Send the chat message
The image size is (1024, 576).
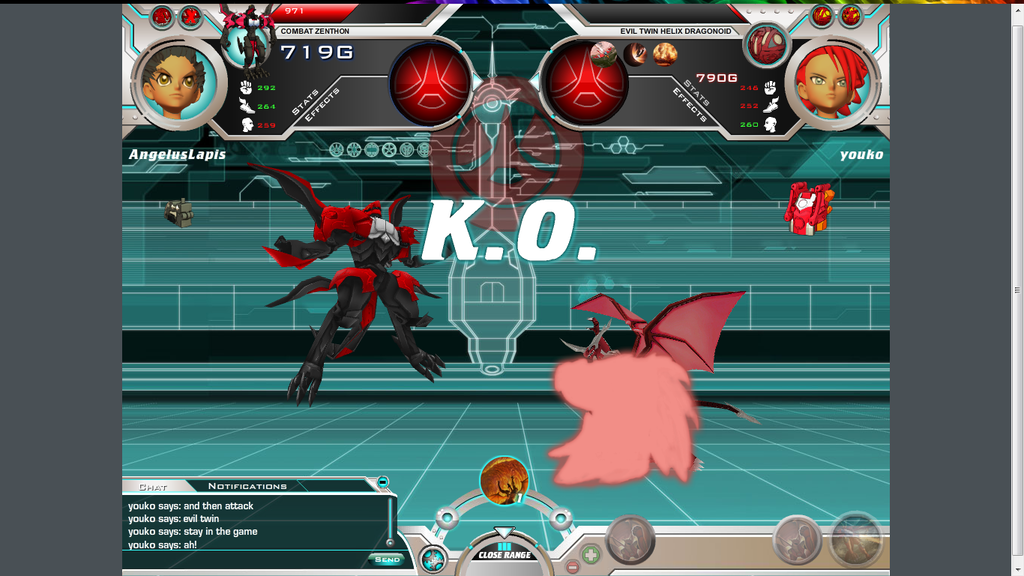[x=386, y=559]
